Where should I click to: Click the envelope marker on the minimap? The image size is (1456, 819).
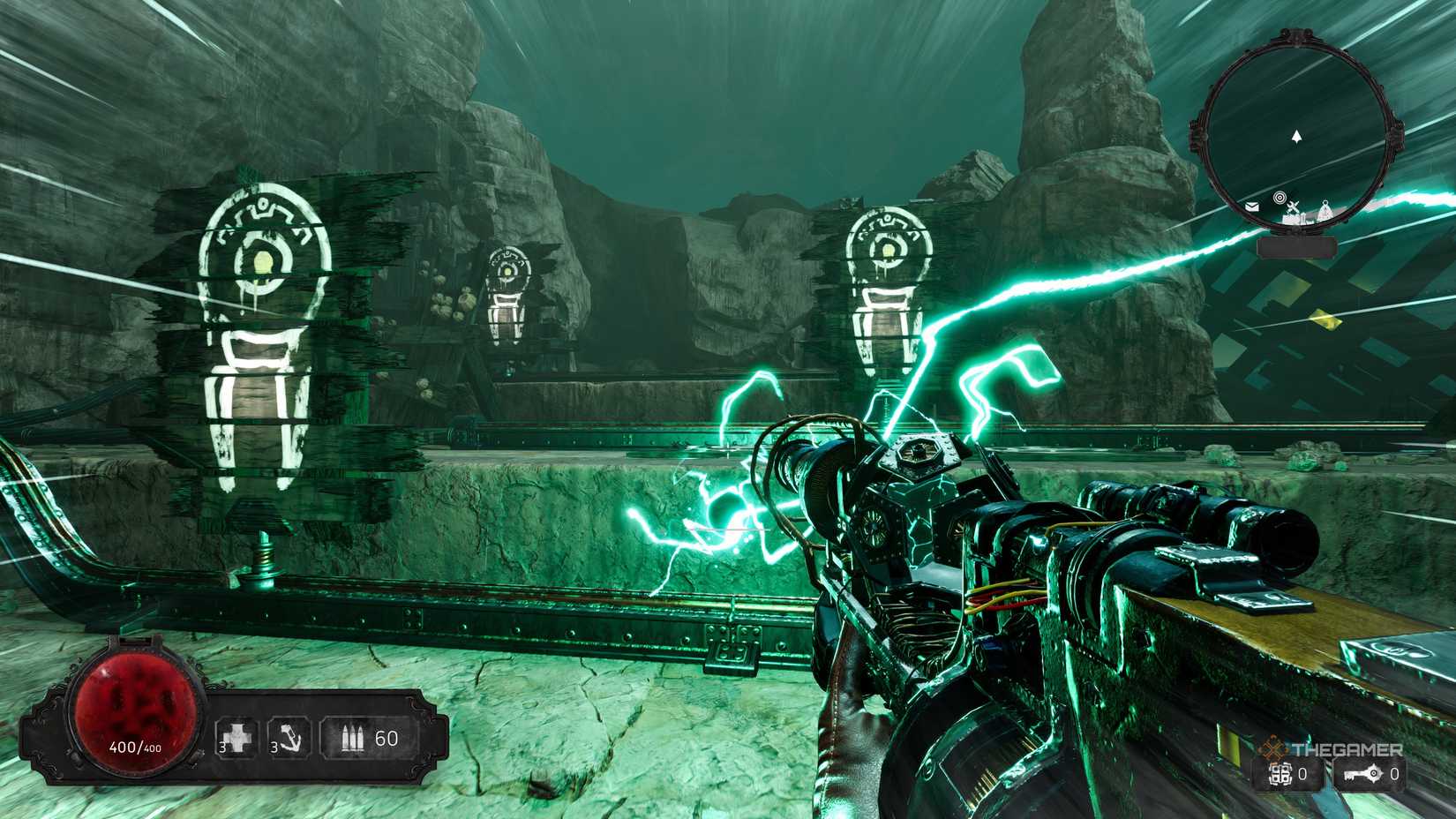[x=1252, y=207]
